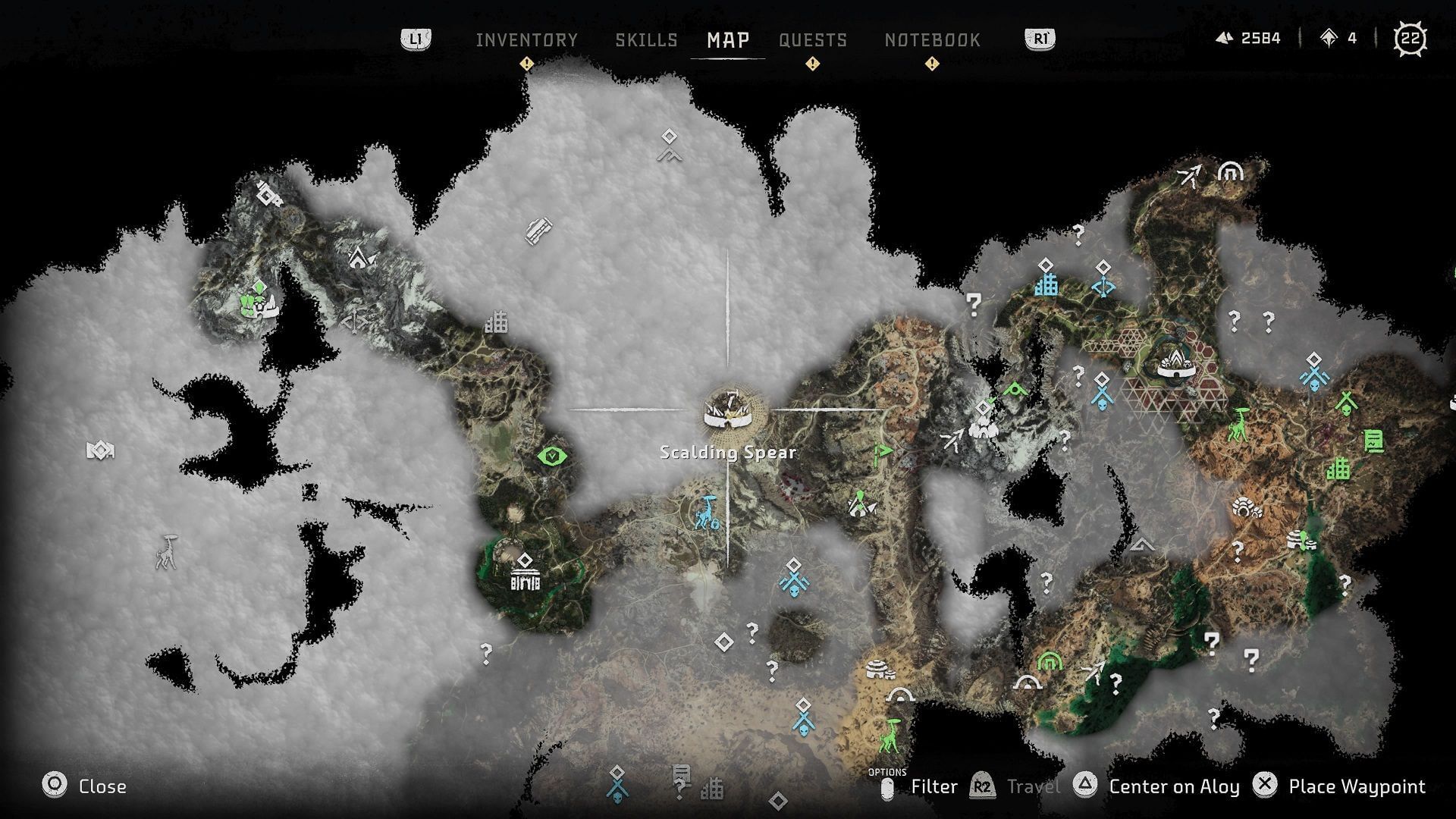Pick the green scroll marker
Screen dimensions: 1456x819
pyautogui.click(x=1373, y=440)
